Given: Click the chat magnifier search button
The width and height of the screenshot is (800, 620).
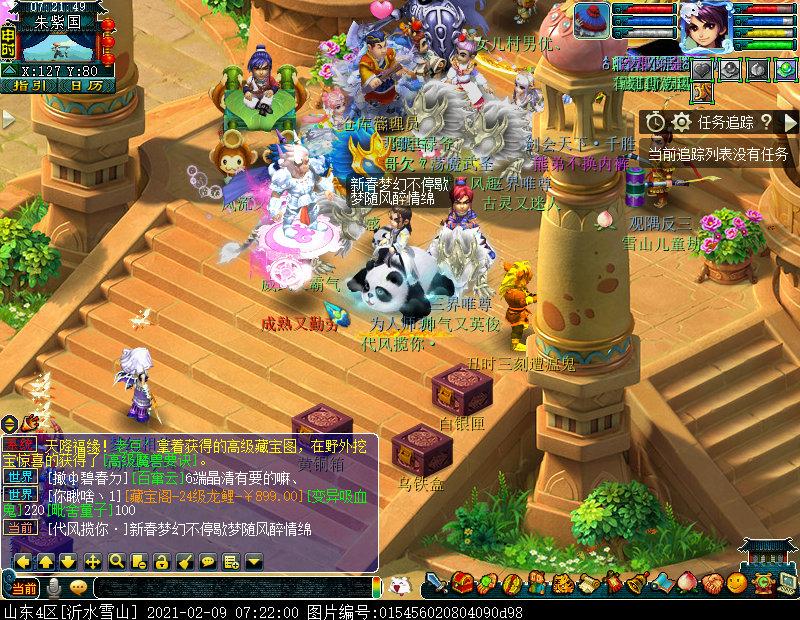Looking at the screenshot, I should (117, 561).
